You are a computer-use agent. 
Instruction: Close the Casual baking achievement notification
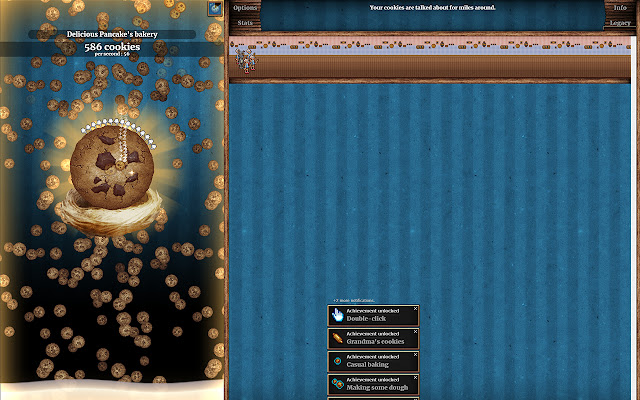click(x=416, y=355)
